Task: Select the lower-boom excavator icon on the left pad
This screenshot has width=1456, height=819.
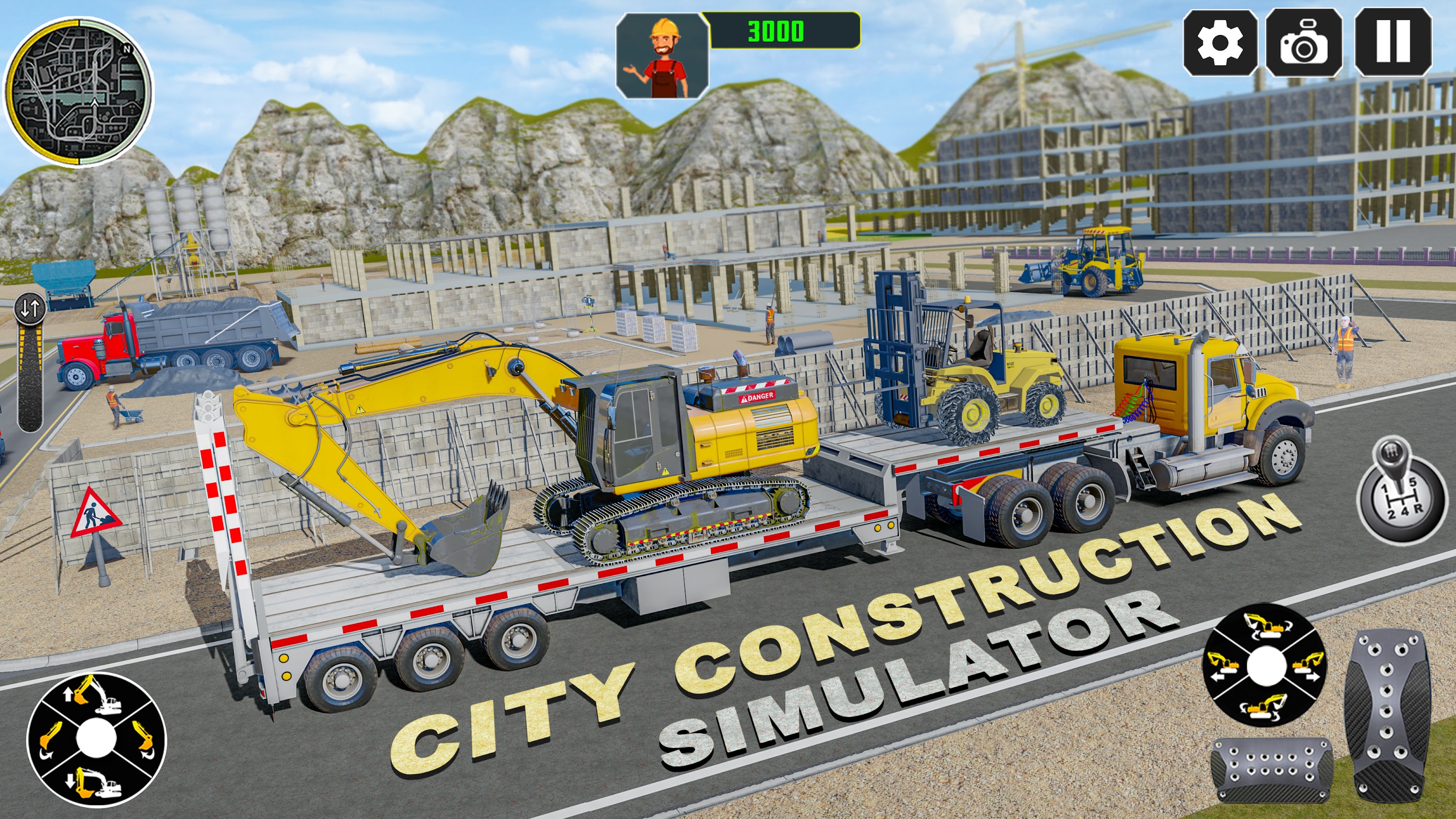Action: (96, 783)
